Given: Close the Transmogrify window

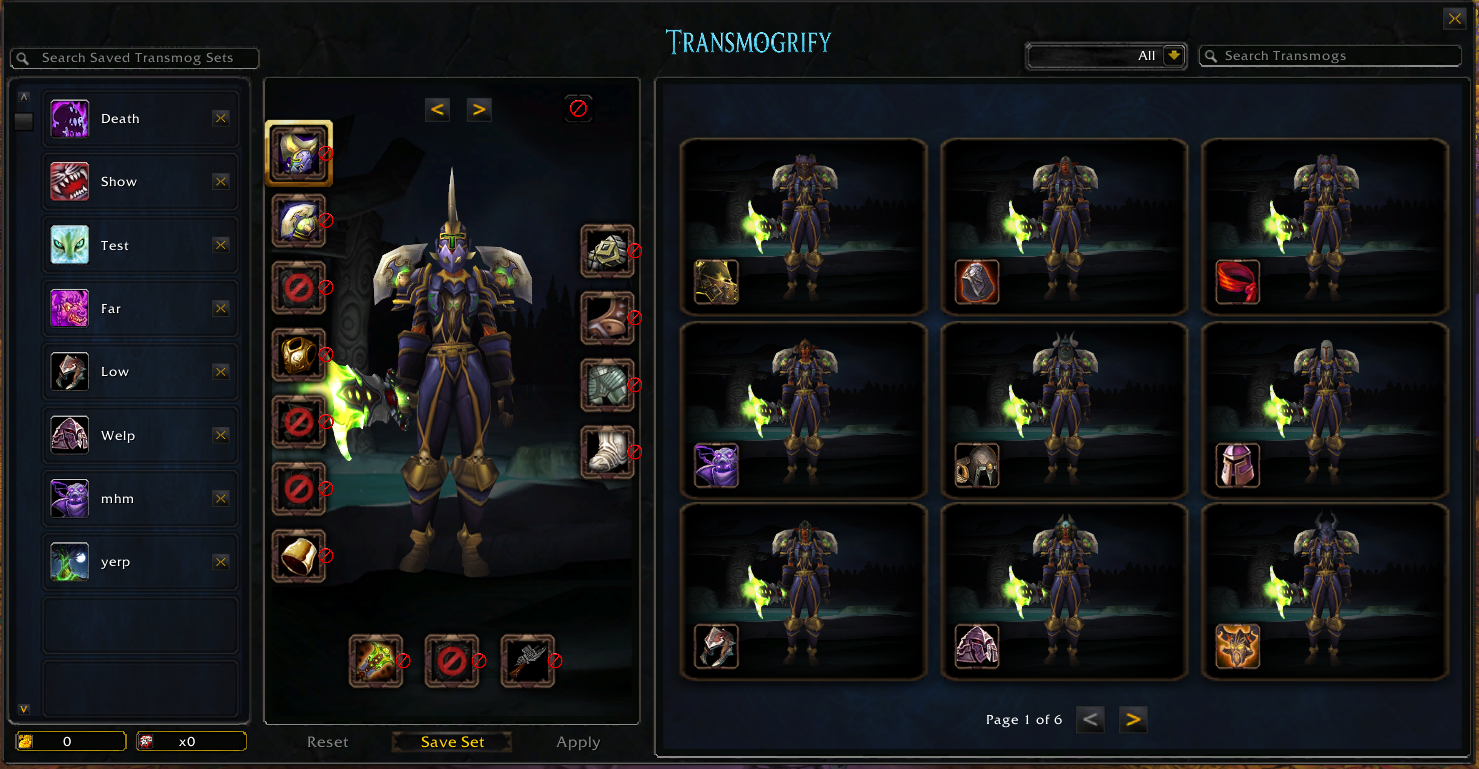Looking at the screenshot, I should 1454,18.
